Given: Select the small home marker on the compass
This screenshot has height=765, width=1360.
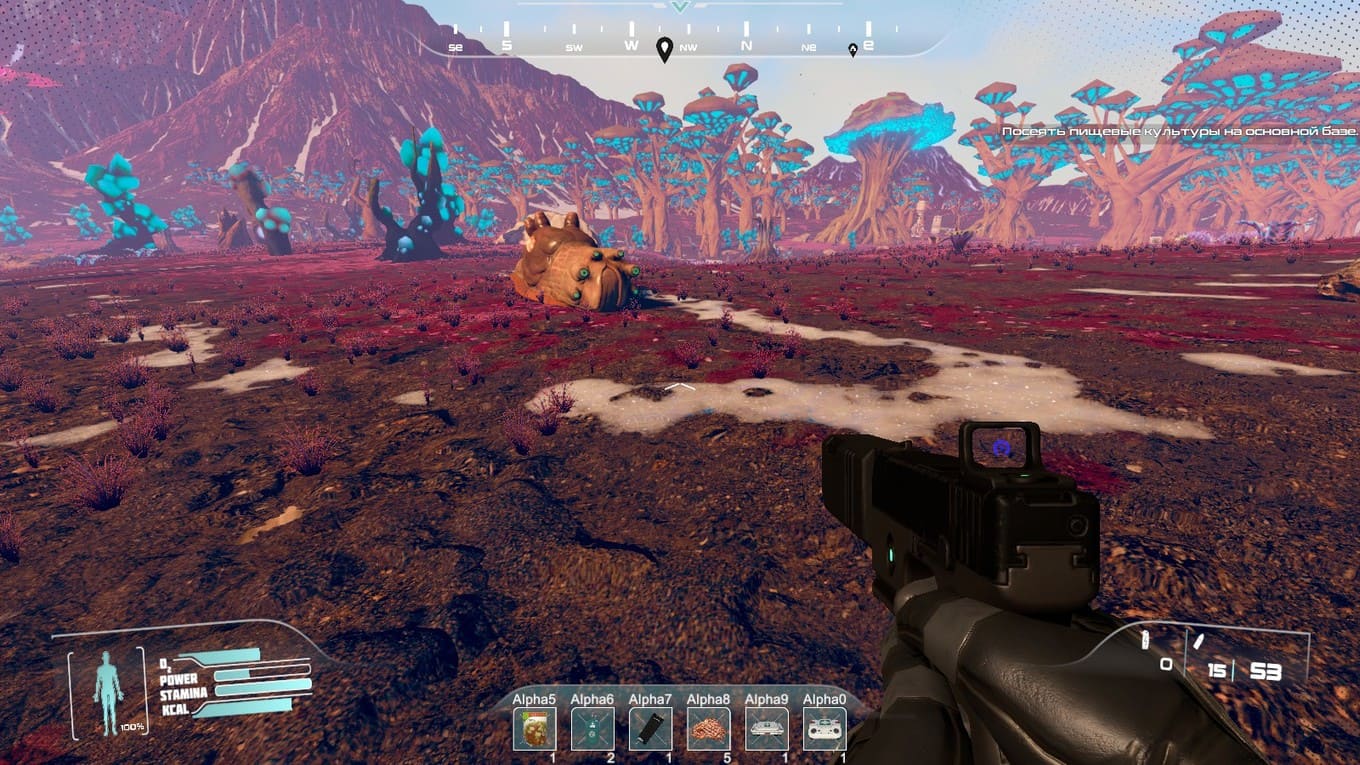Looking at the screenshot, I should pyautogui.click(x=853, y=49).
